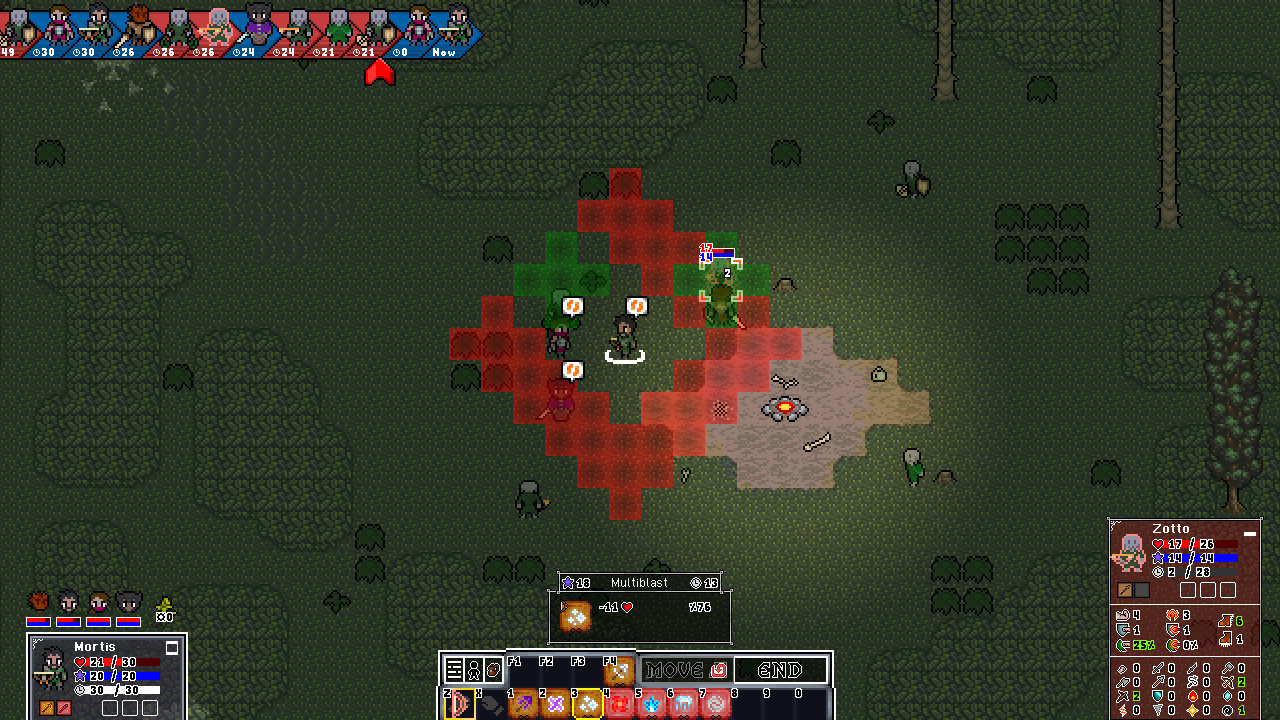Open the list menu icon on the action bar
Viewport: 1280px width, 720px height.
coord(454,670)
